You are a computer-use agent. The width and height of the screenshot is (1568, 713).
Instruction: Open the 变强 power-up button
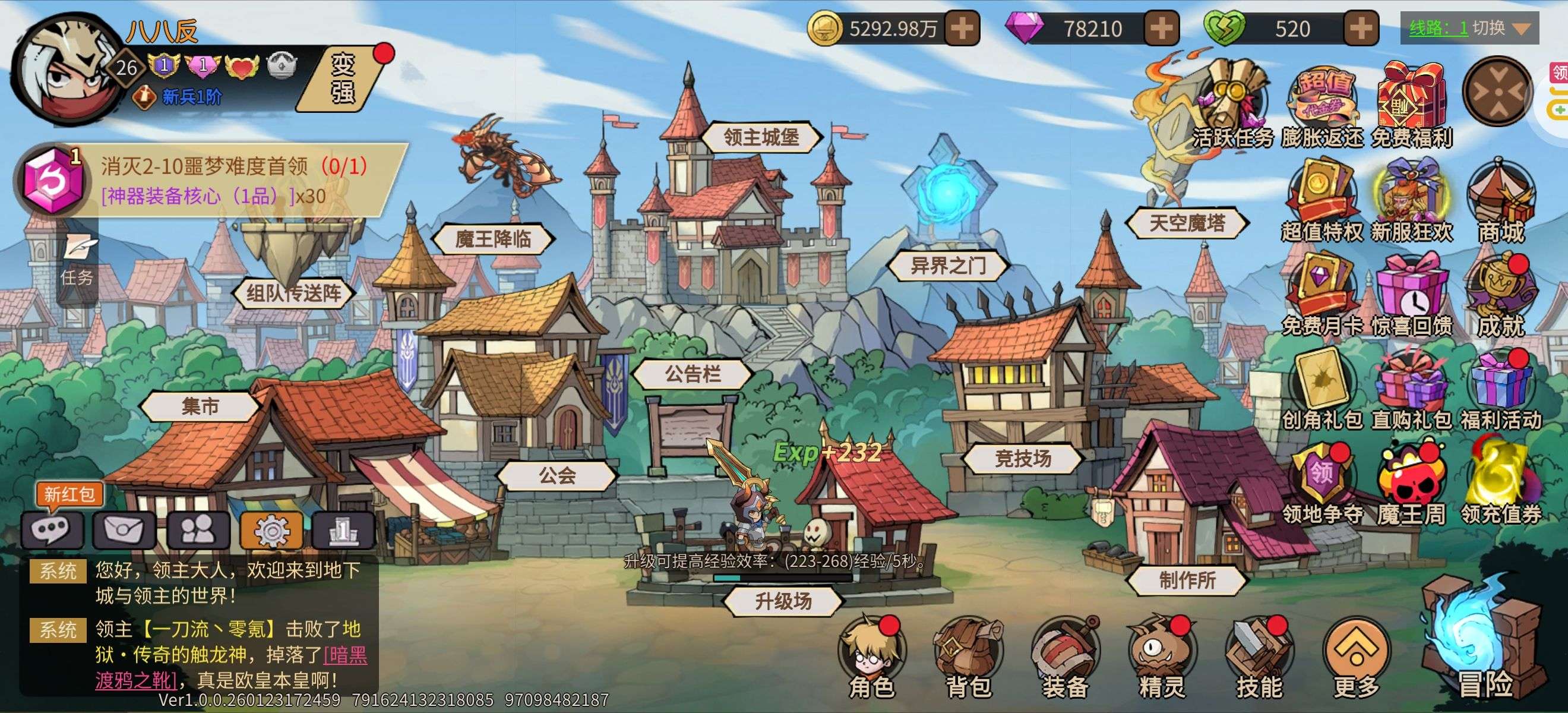tap(344, 78)
